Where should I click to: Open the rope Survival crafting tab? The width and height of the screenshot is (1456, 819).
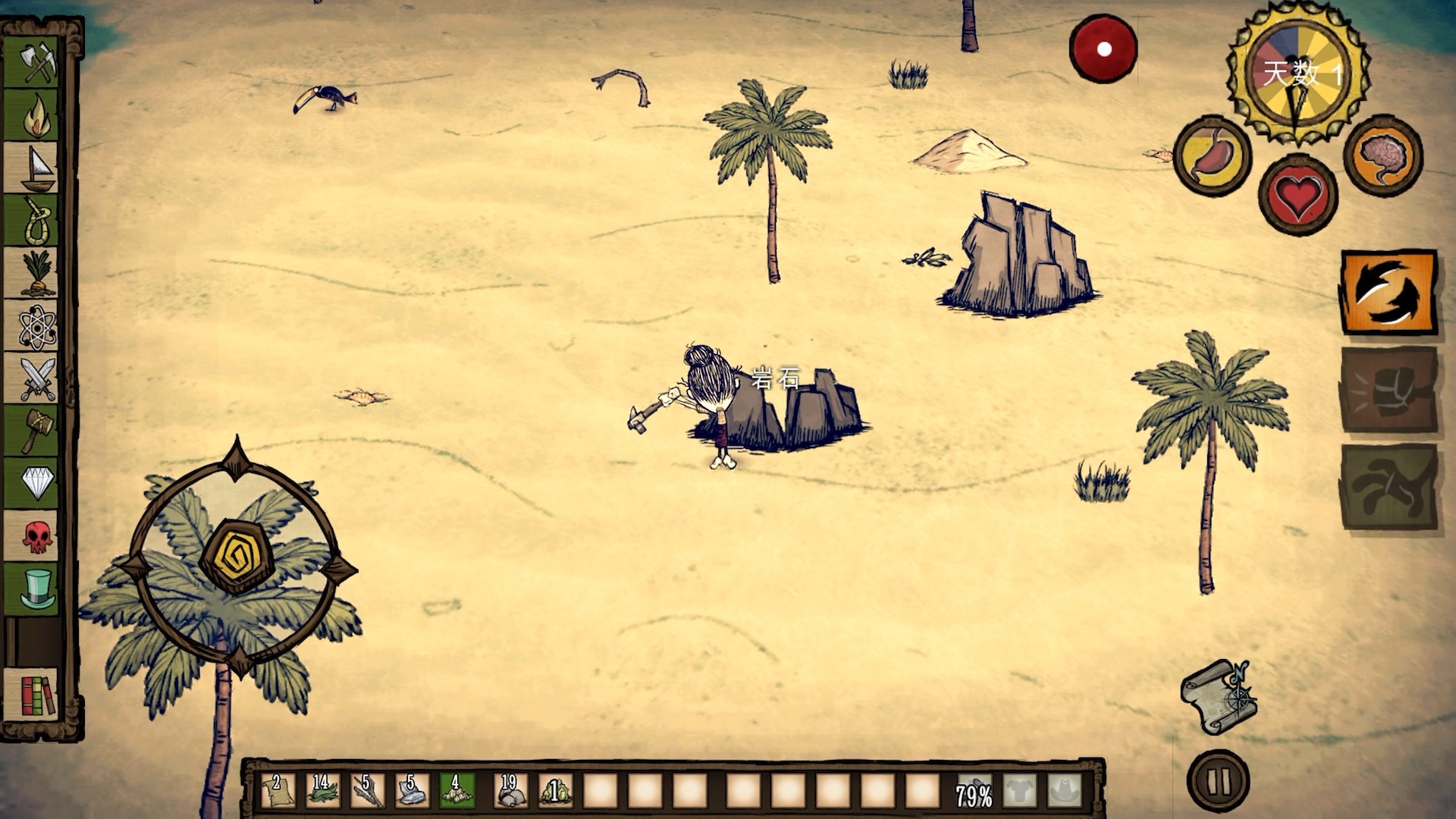tap(36, 221)
